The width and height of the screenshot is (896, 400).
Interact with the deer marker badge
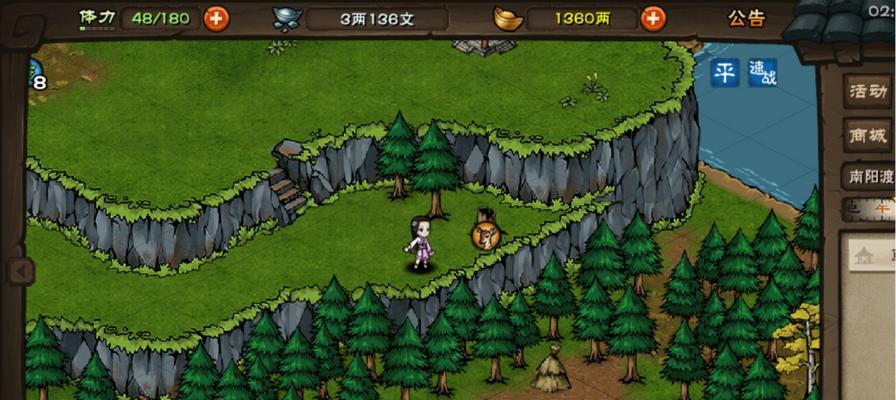click(x=486, y=235)
